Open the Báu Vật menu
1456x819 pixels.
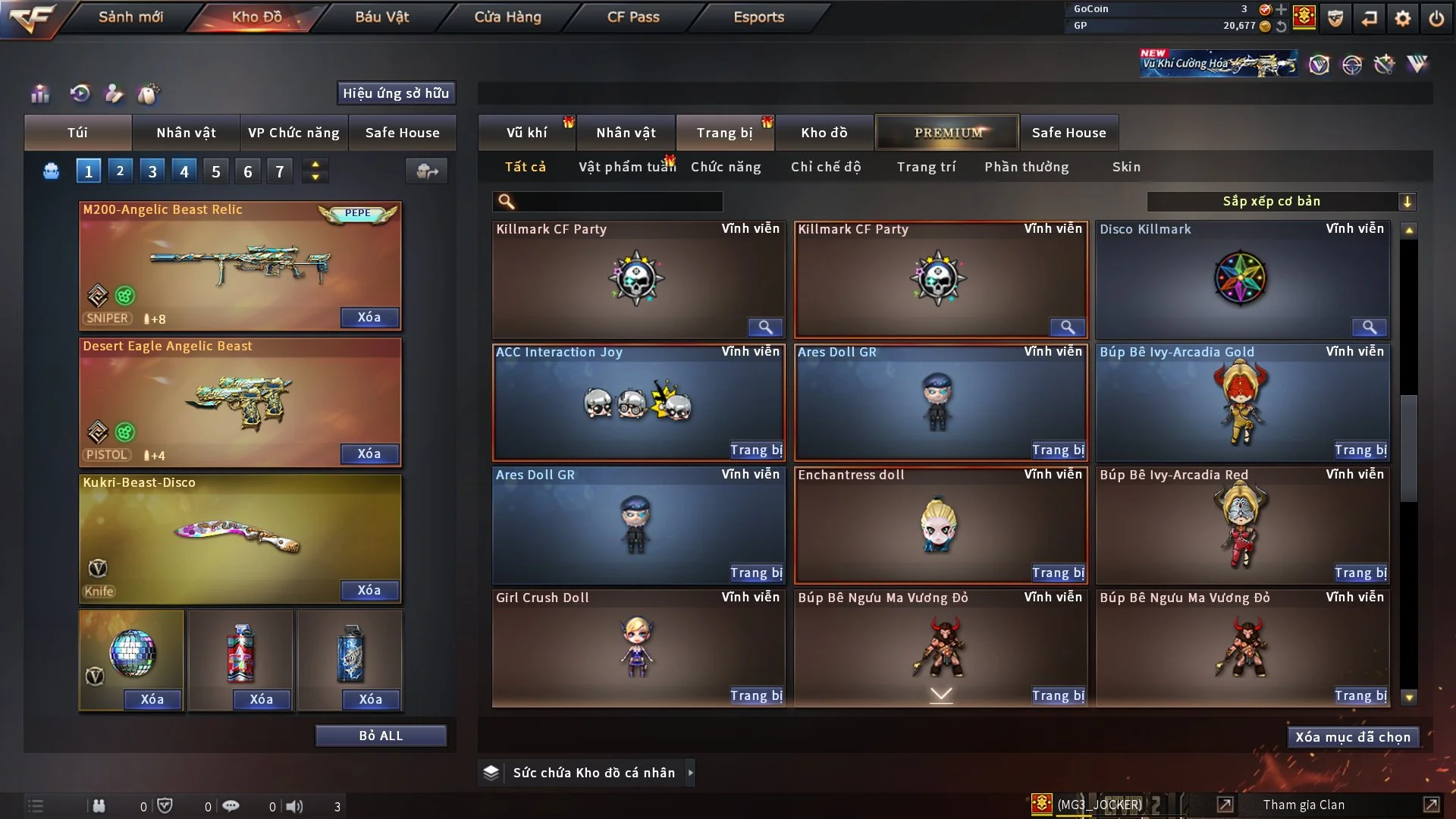pos(381,17)
